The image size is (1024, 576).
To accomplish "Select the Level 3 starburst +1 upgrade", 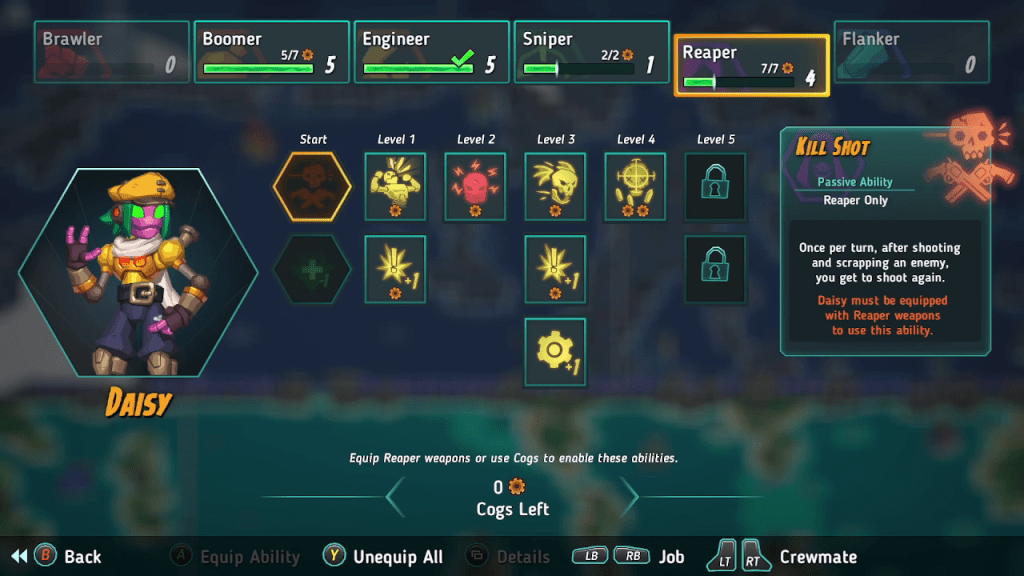I will tap(555, 269).
